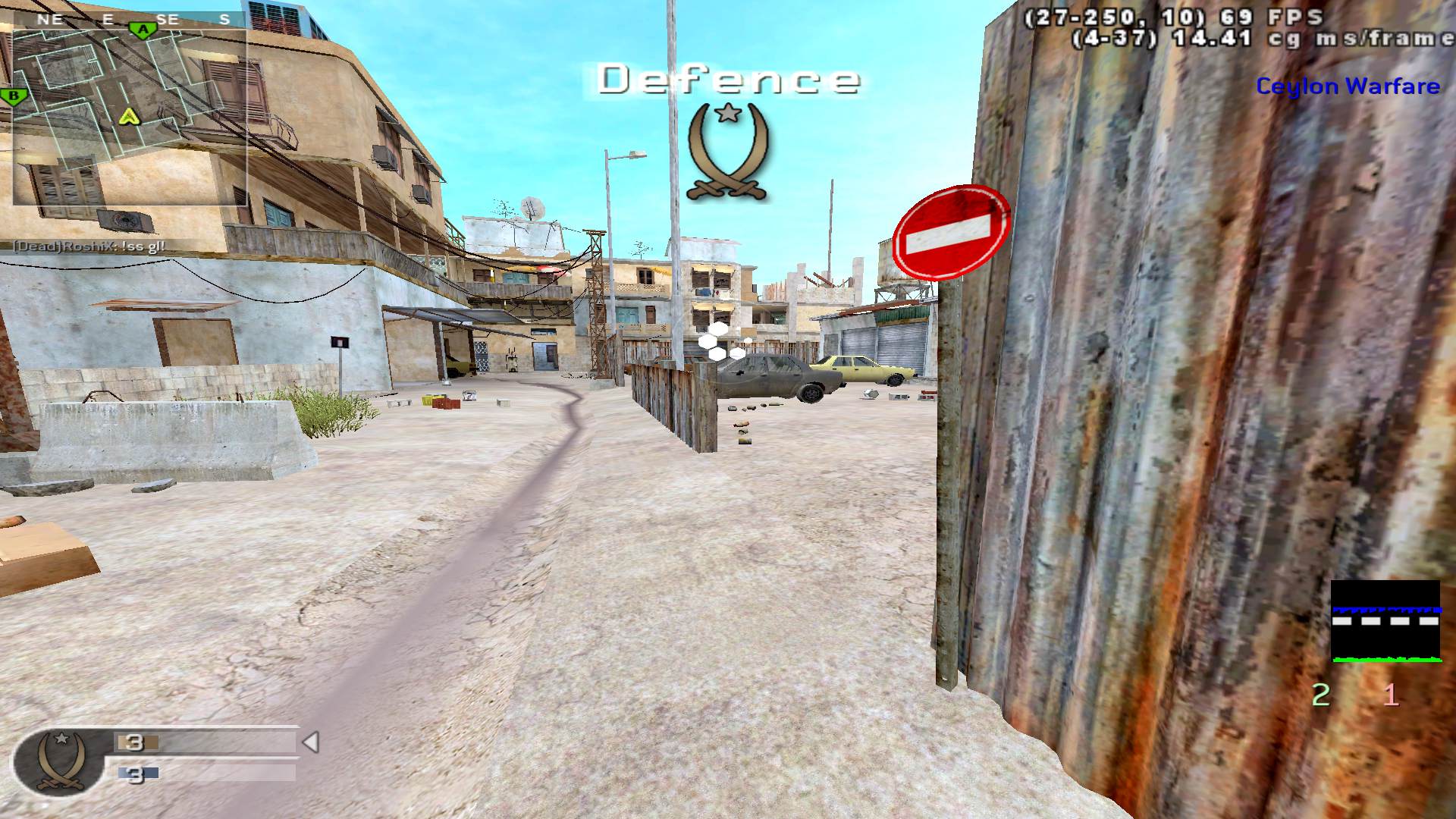This screenshot has width=1456, height=819.
Task: Click the green B objective marker
Action: [13, 96]
